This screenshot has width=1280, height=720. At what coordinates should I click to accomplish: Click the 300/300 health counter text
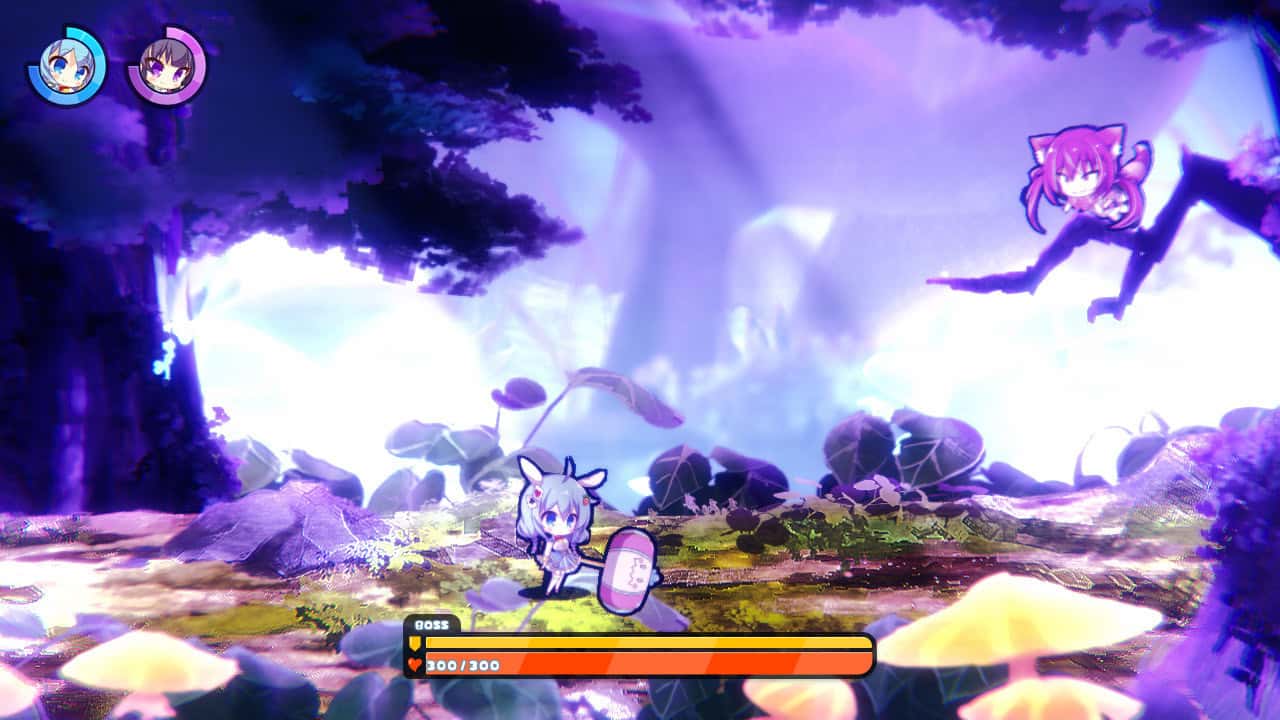coord(460,666)
